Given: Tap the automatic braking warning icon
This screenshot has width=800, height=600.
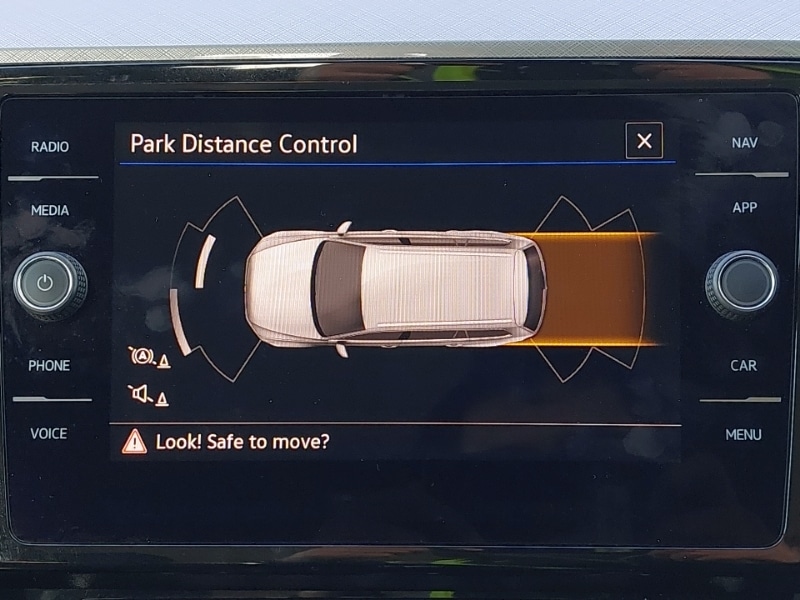Looking at the screenshot, I should pyautogui.click(x=148, y=358).
